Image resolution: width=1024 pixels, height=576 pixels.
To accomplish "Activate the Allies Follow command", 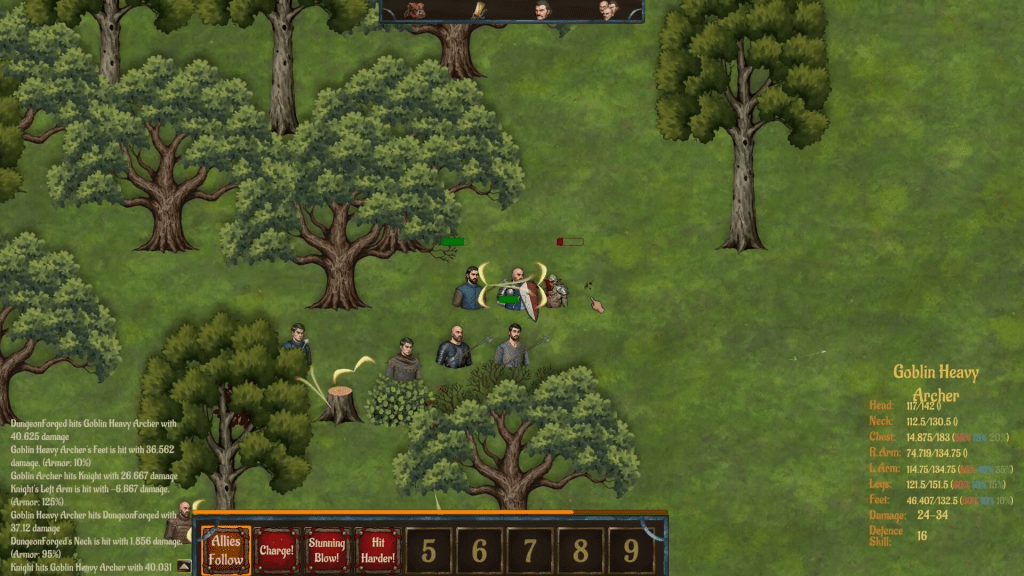I will click(x=226, y=550).
